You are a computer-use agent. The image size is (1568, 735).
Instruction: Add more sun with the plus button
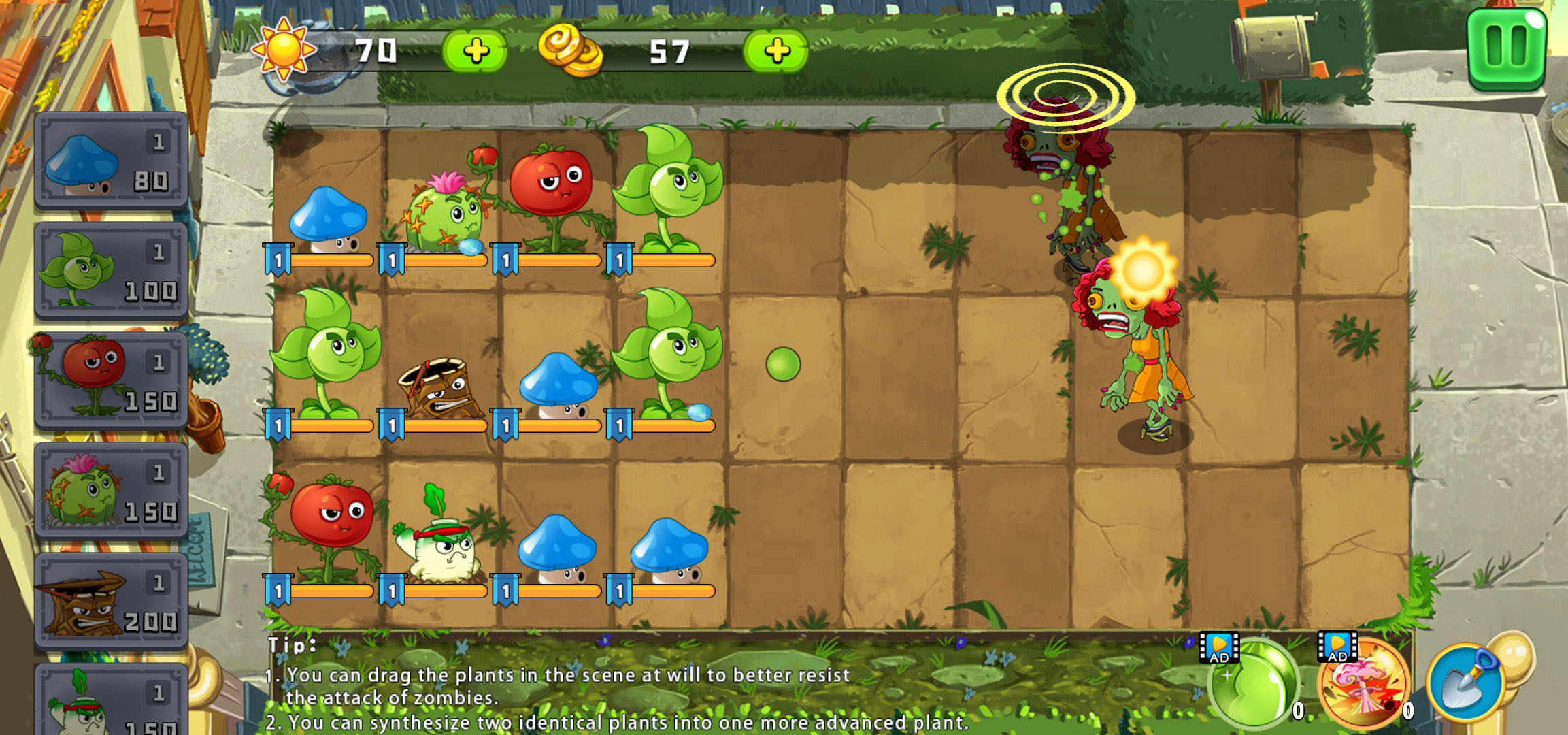[475, 51]
